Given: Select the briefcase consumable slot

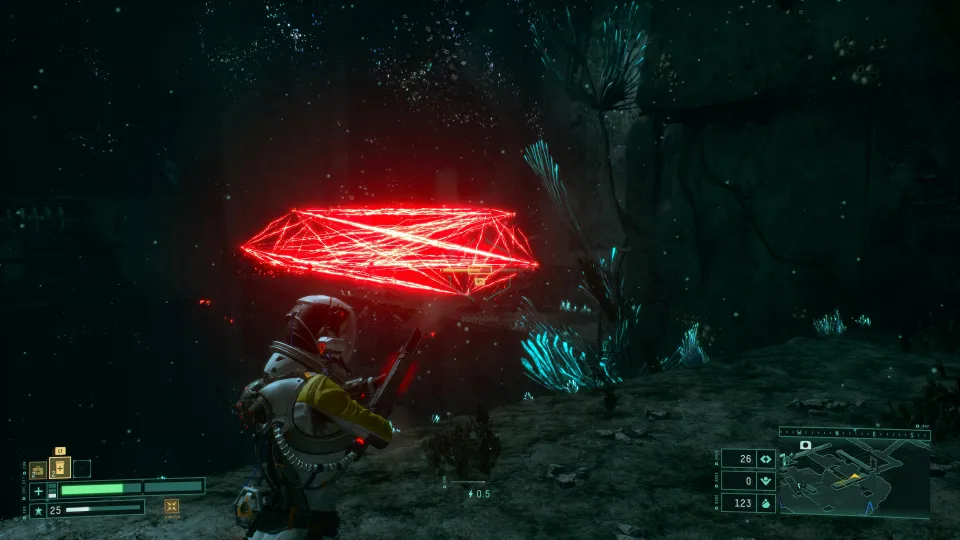Looking at the screenshot, I should coord(37,469).
